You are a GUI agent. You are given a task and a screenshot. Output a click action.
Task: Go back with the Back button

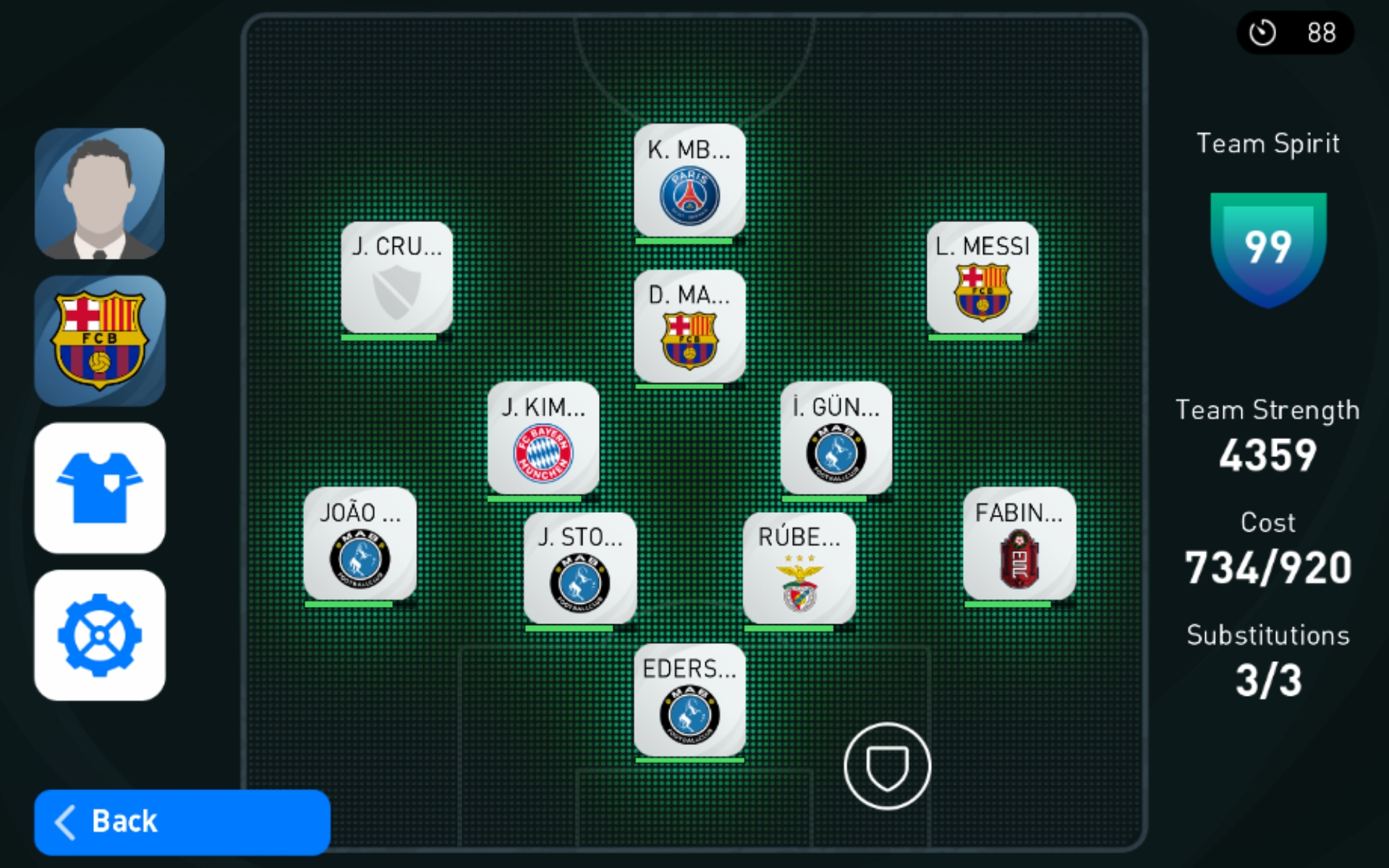(x=182, y=822)
